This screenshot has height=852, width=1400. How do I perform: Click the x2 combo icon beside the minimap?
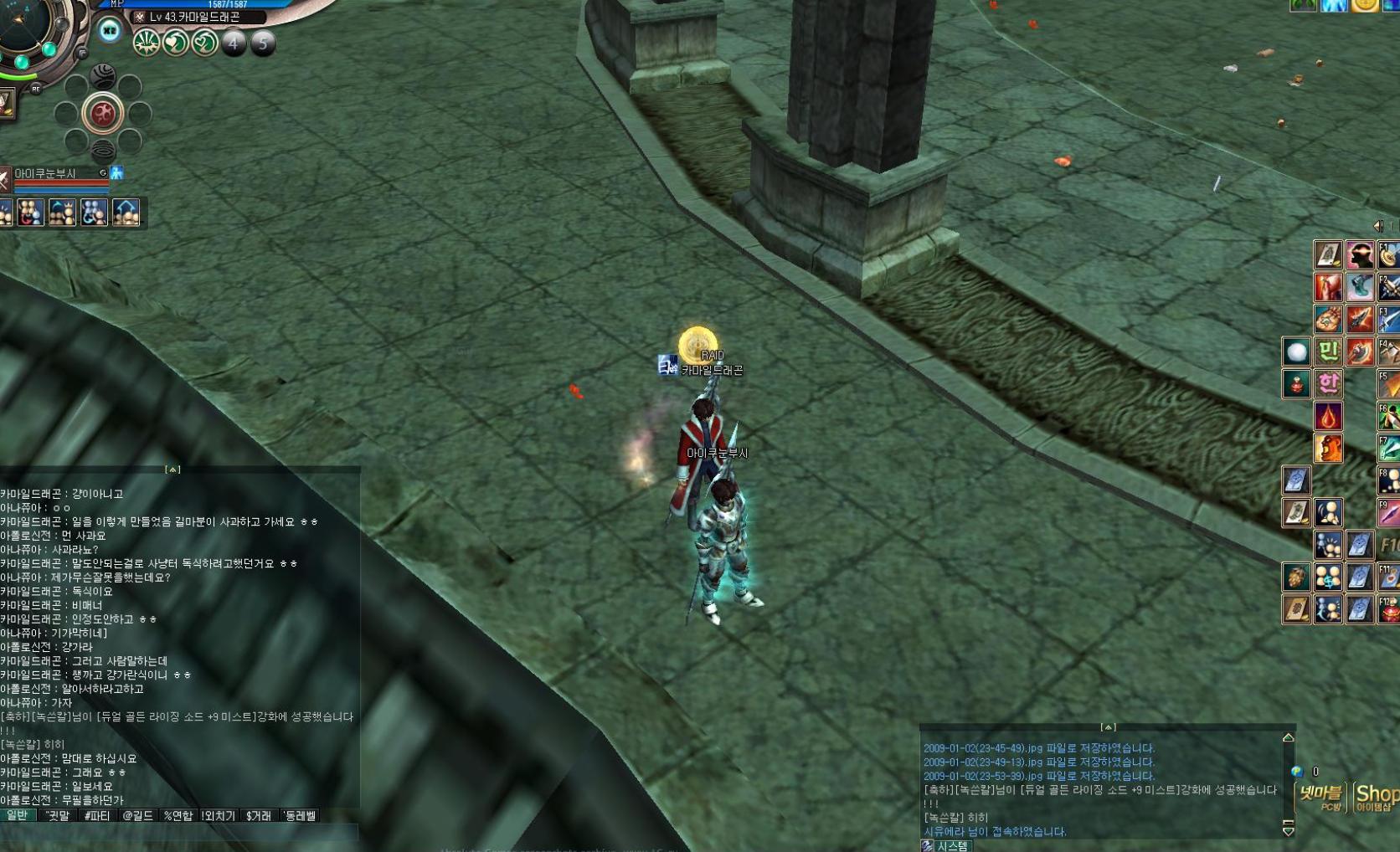tap(108, 29)
